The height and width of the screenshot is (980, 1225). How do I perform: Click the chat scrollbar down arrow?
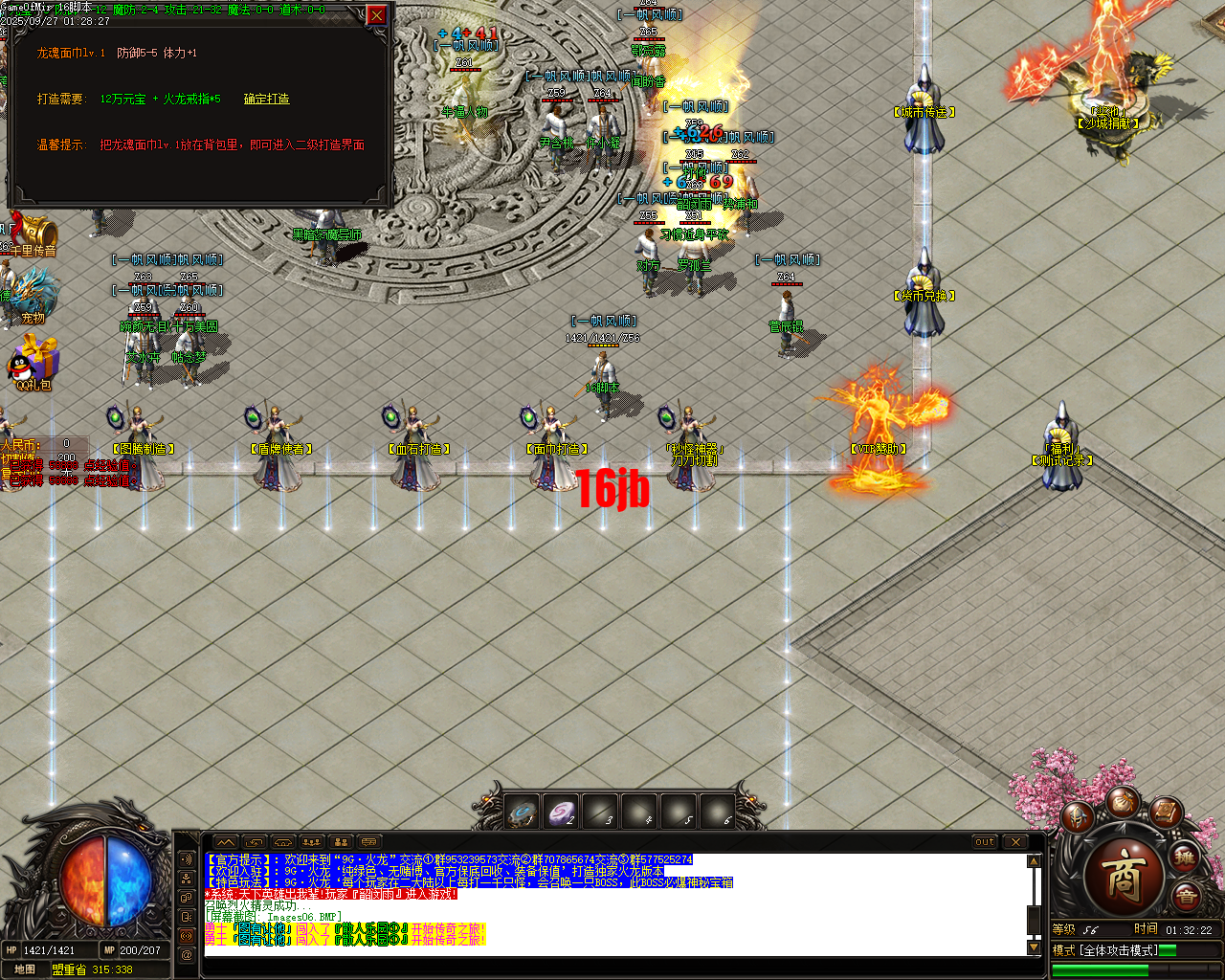click(x=1035, y=947)
